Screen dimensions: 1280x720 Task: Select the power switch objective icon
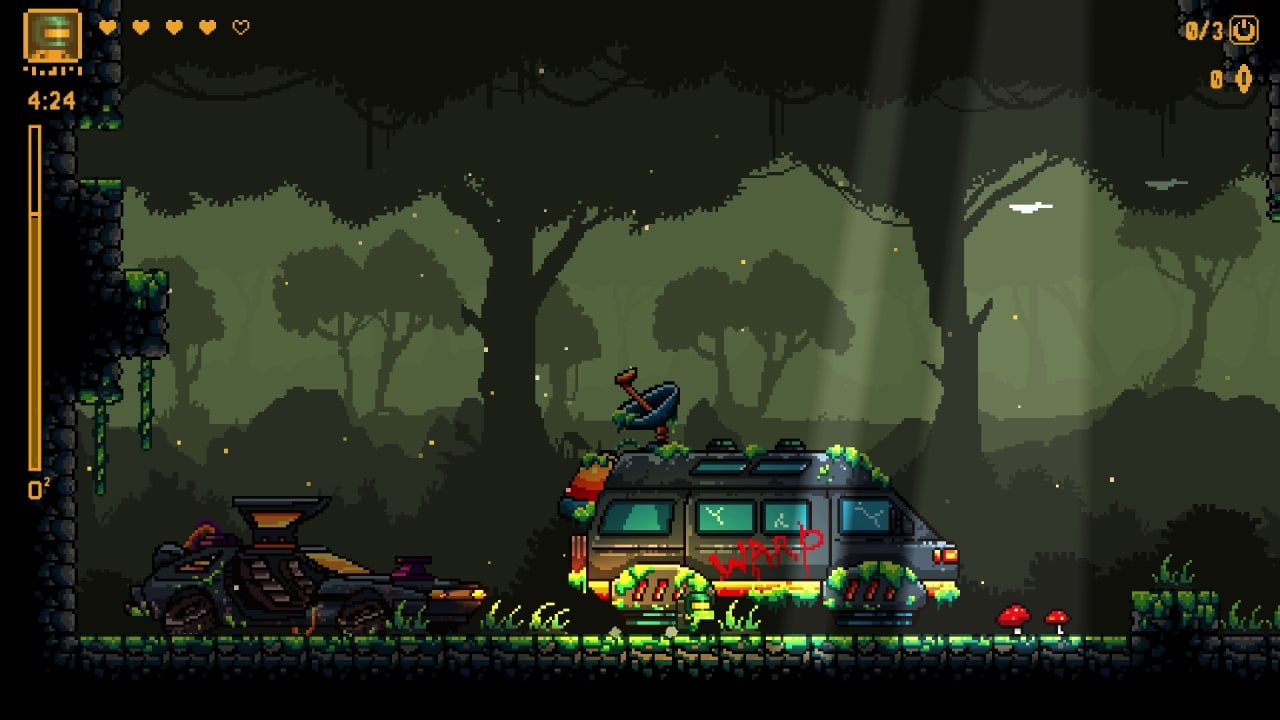[1243, 30]
